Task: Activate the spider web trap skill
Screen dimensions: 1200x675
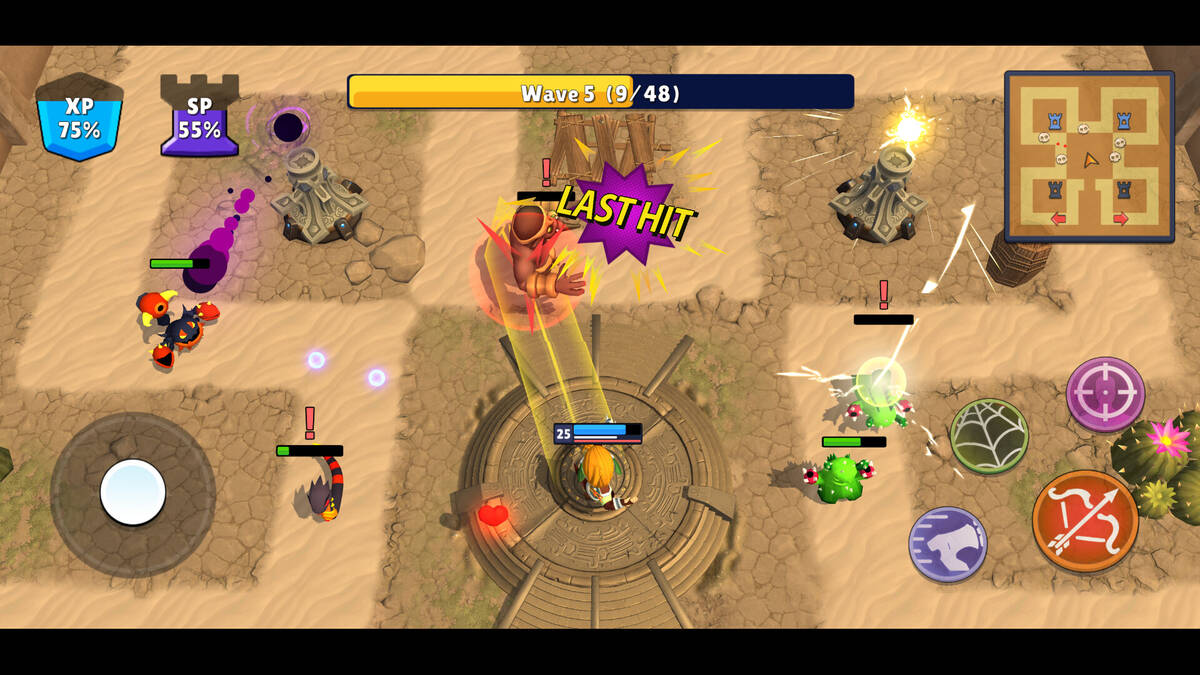Action: (989, 436)
